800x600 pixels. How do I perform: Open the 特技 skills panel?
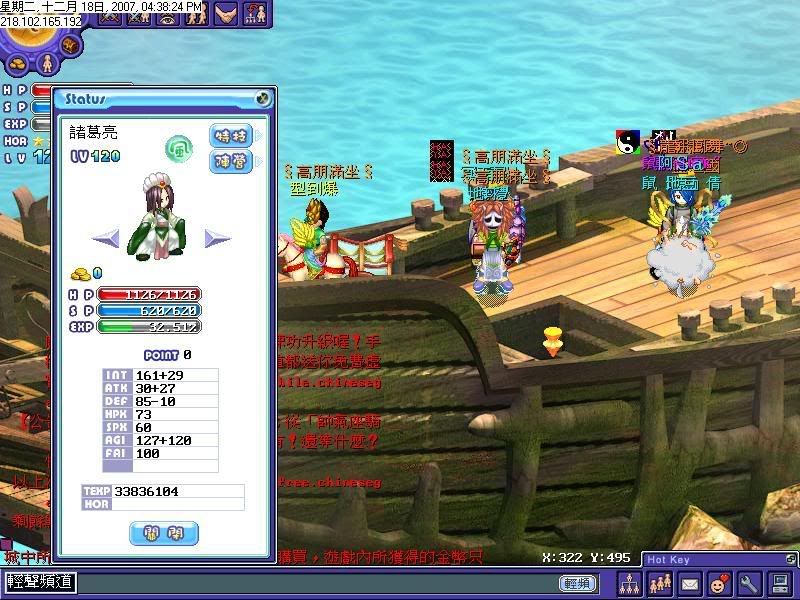(x=230, y=136)
